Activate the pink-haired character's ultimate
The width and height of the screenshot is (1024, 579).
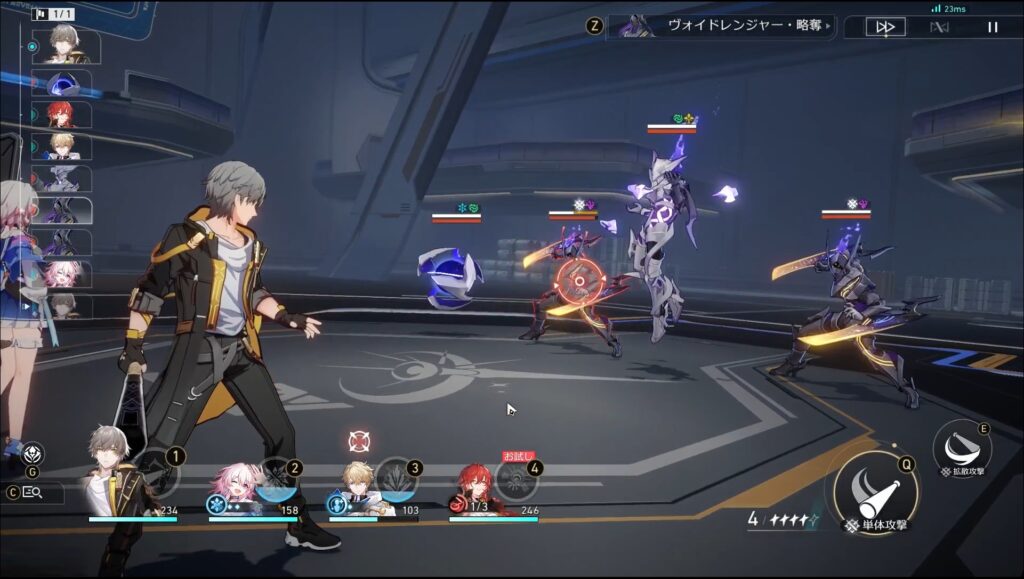tap(277, 478)
